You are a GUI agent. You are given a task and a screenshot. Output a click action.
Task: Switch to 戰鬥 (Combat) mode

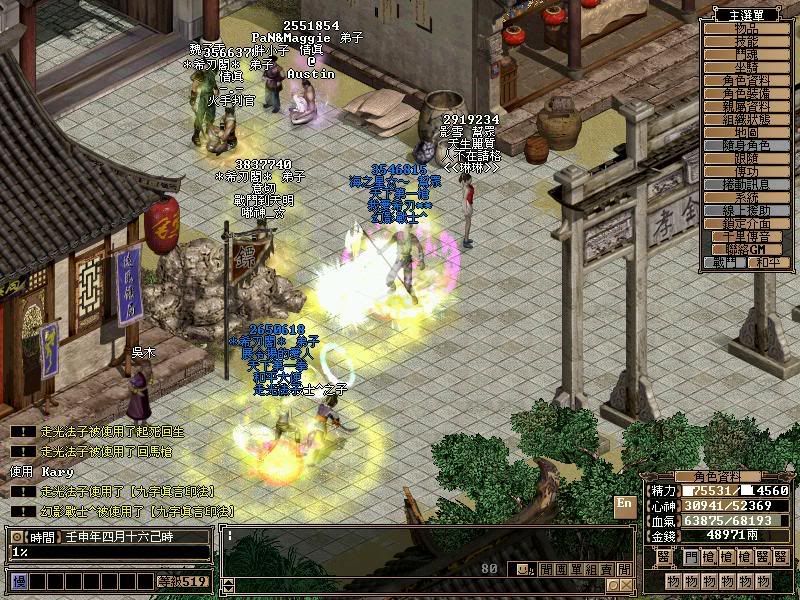(x=726, y=262)
